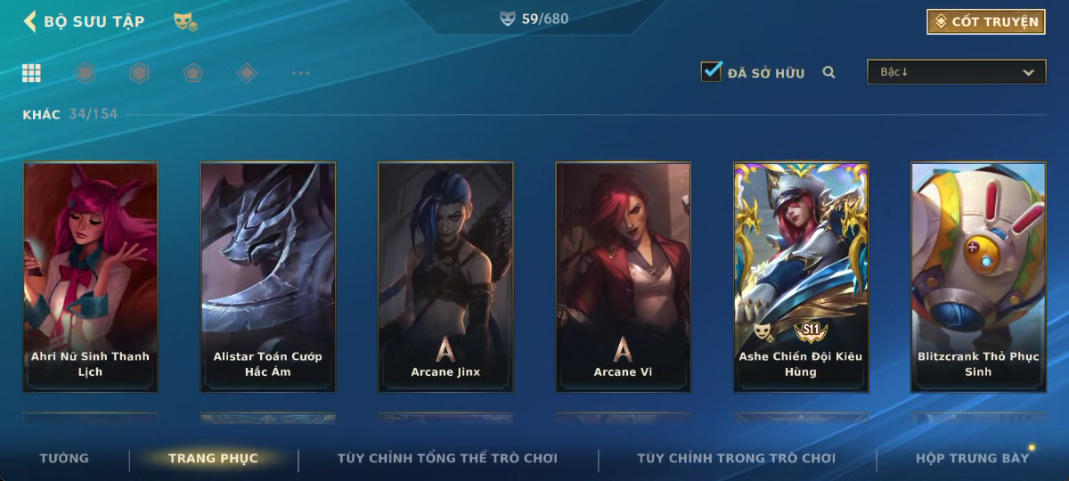
Task: View the Arcane Vi skin card
Action: [x=623, y=276]
